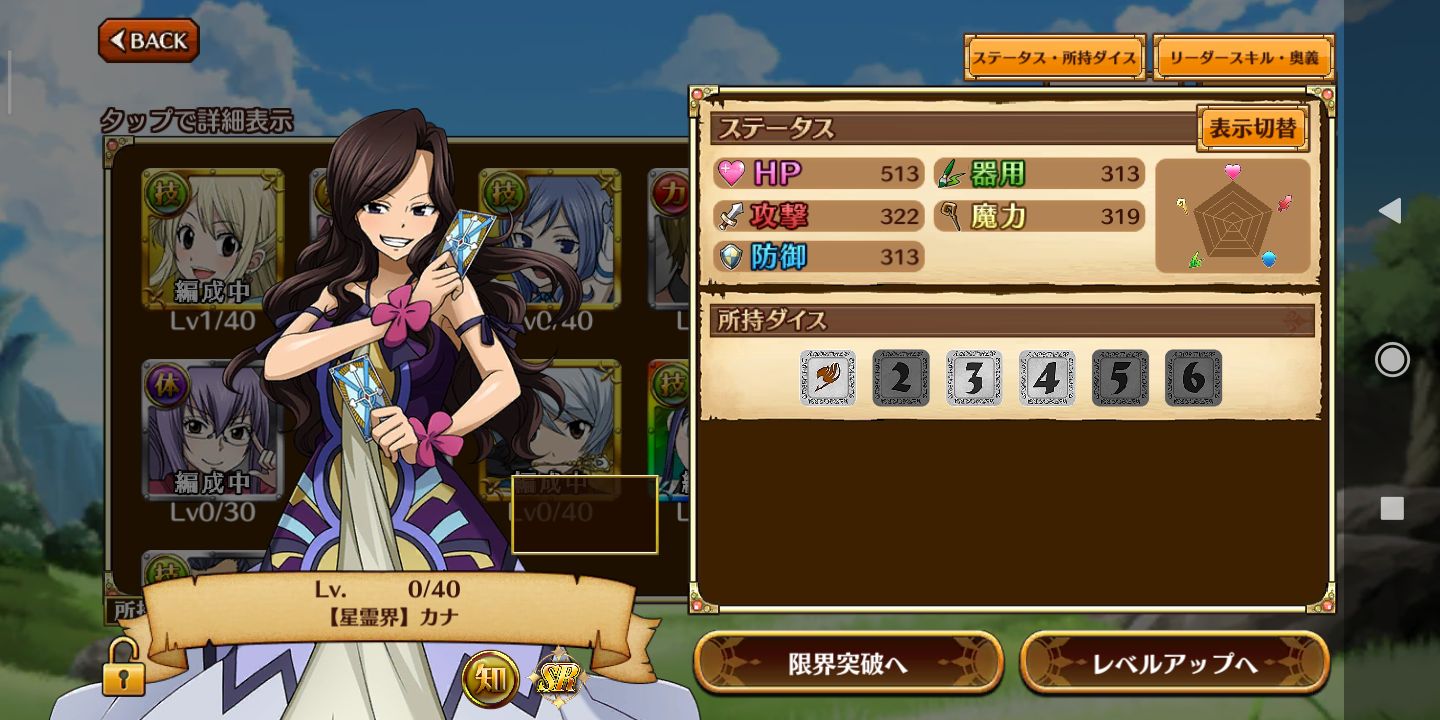
Task: Tap the Android home navigation button
Action: coord(1392,359)
